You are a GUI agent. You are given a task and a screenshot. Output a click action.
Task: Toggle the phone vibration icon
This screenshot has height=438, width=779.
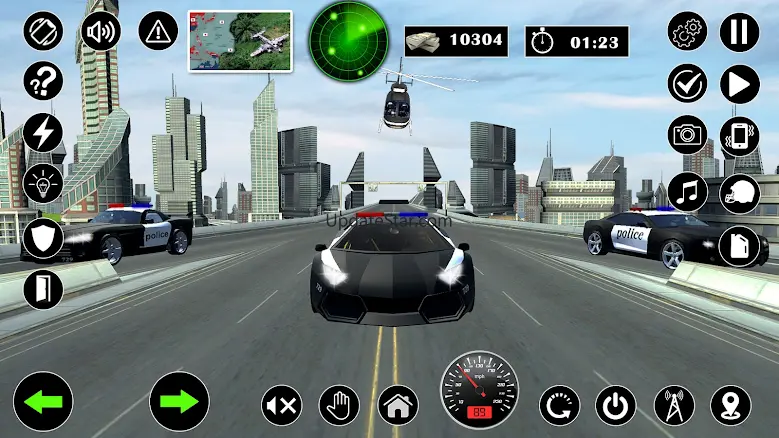[740, 135]
